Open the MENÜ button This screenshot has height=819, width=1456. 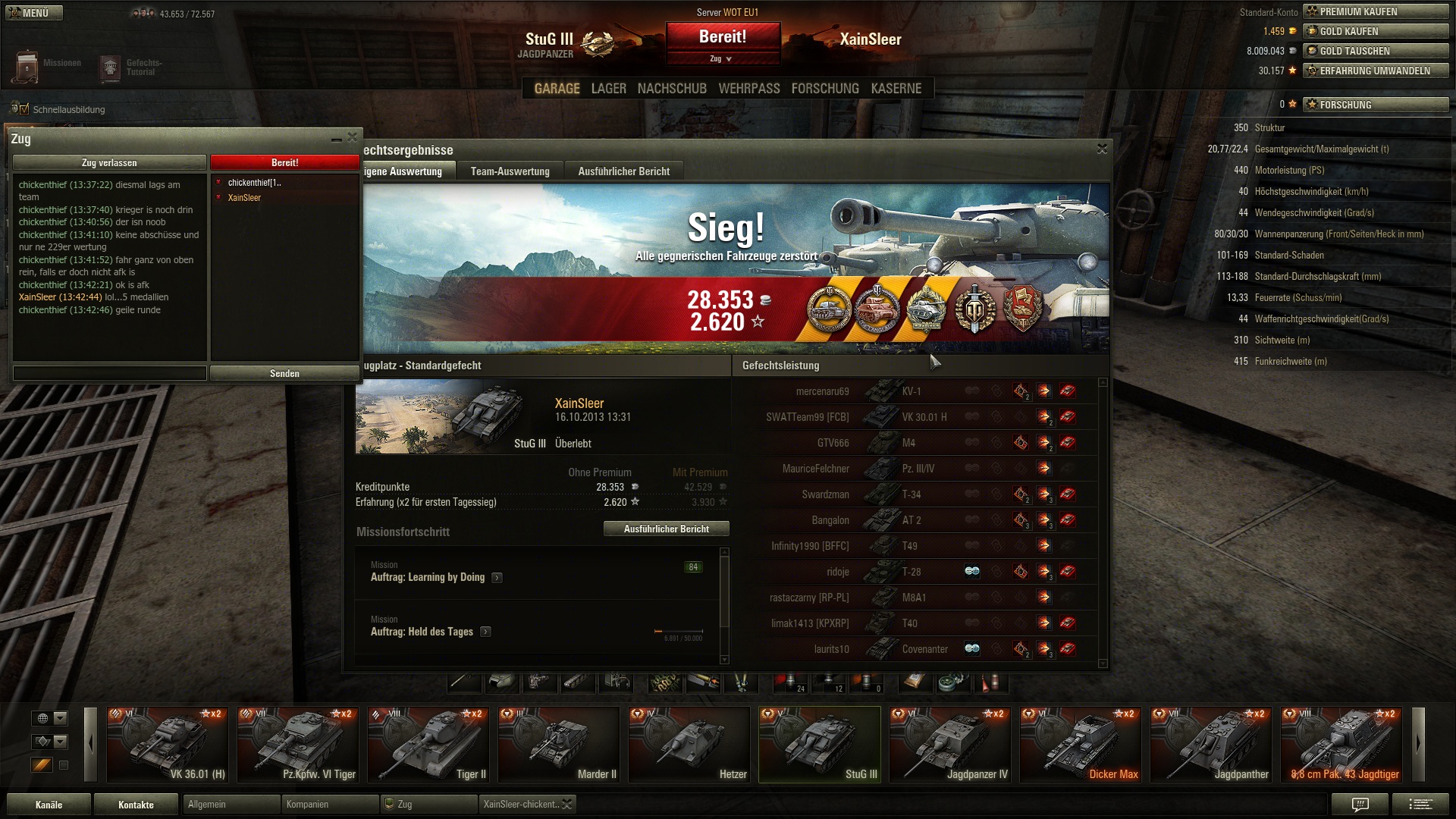33,13
